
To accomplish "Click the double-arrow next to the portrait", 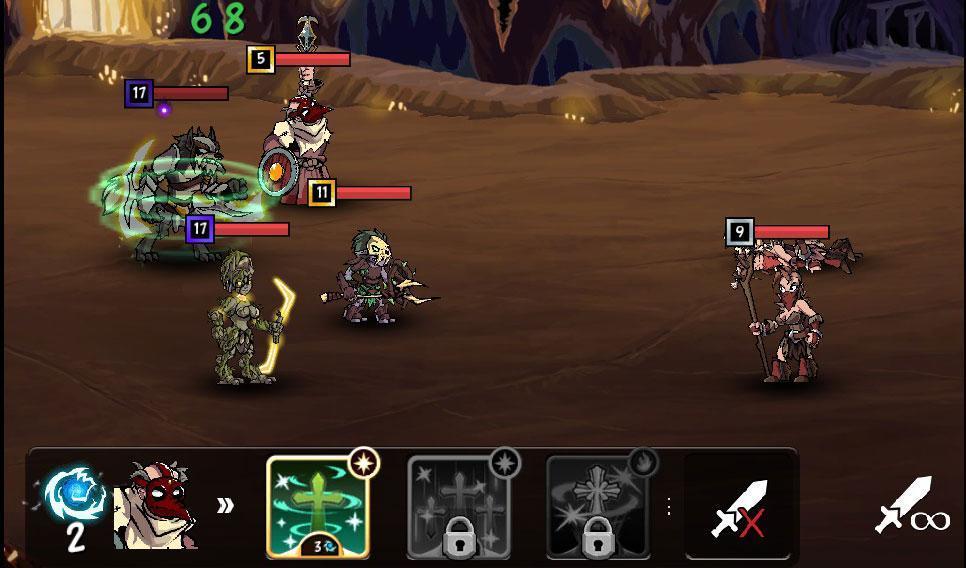I will coord(226,505).
